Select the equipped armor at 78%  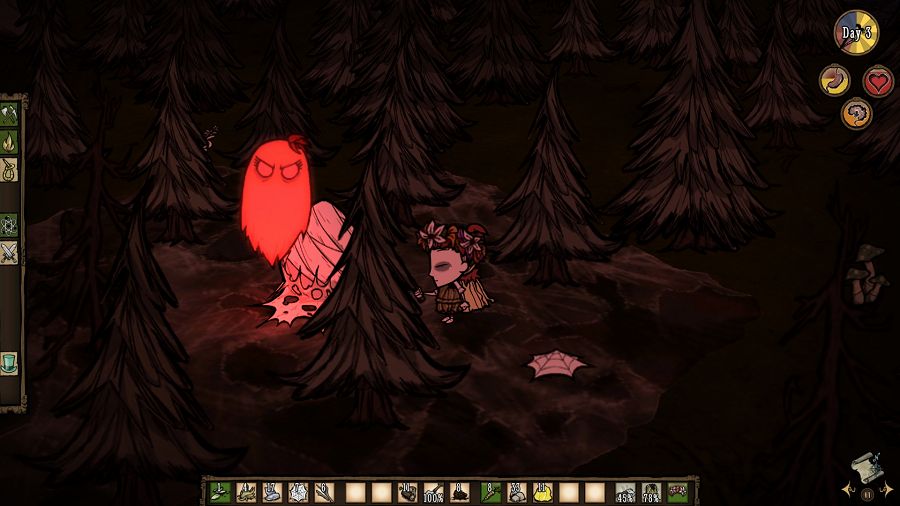651,492
